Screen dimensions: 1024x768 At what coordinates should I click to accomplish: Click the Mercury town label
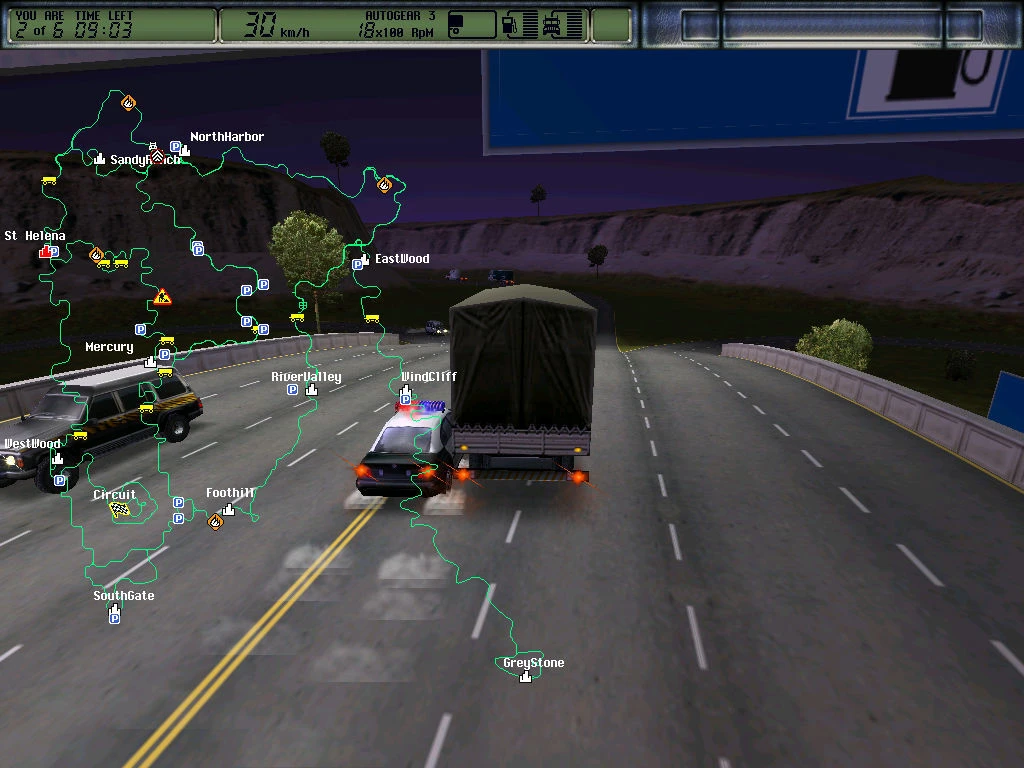pos(109,347)
